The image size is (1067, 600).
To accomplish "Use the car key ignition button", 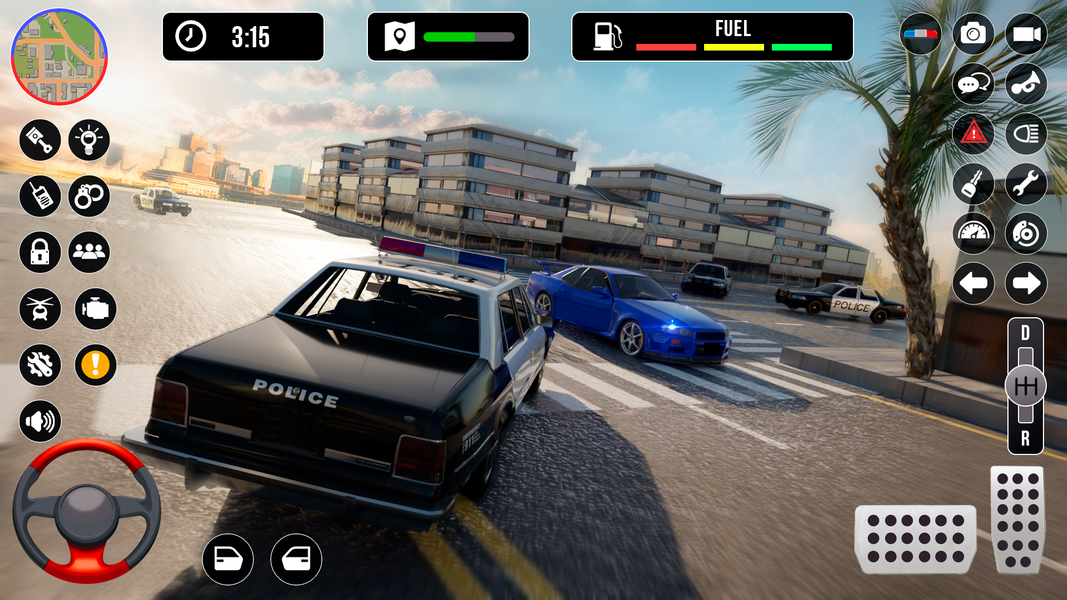I will coord(972,183).
